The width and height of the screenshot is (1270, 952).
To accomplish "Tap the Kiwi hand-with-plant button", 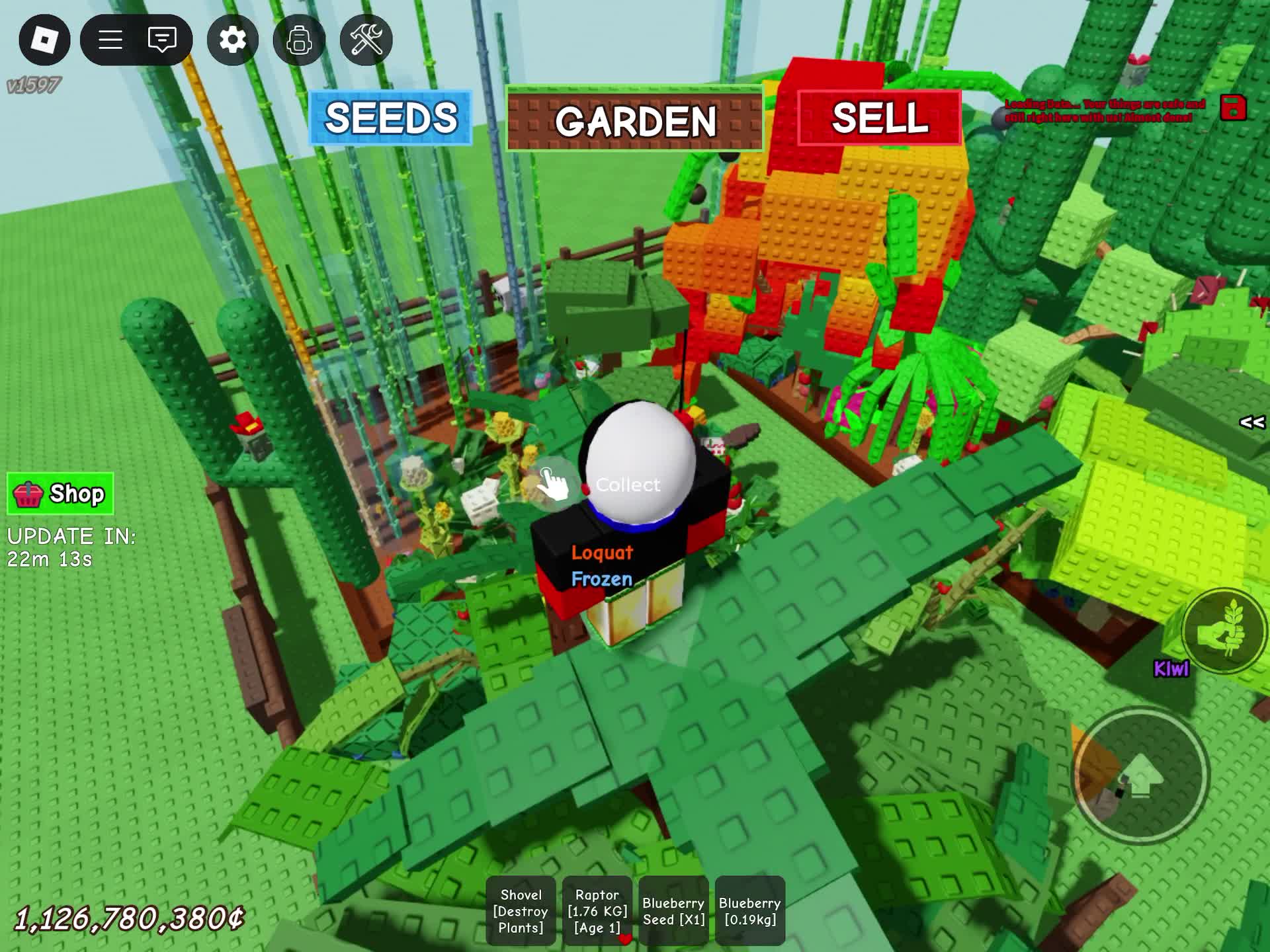I will click(1224, 631).
